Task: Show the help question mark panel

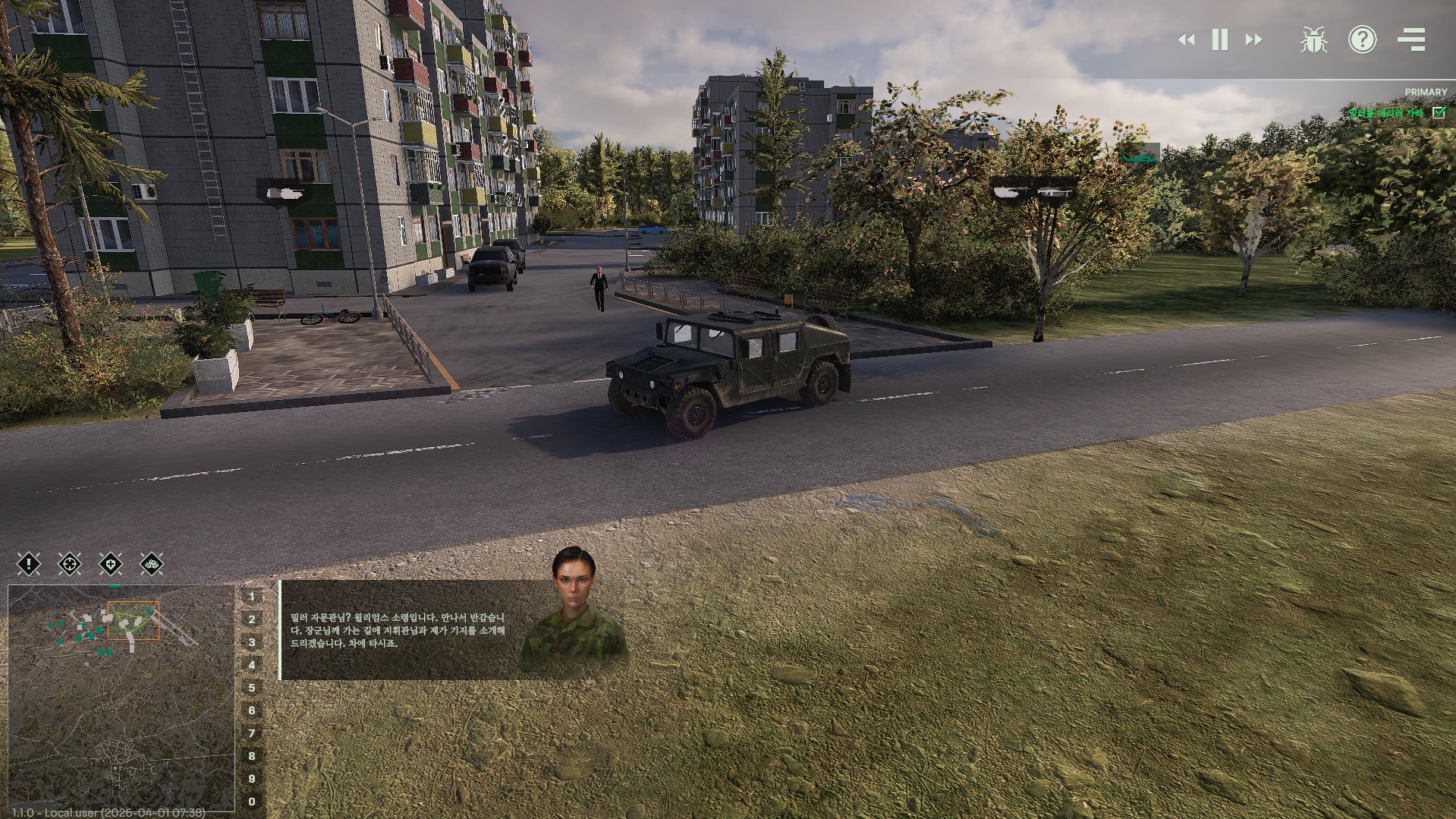Action: coord(1362,40)
